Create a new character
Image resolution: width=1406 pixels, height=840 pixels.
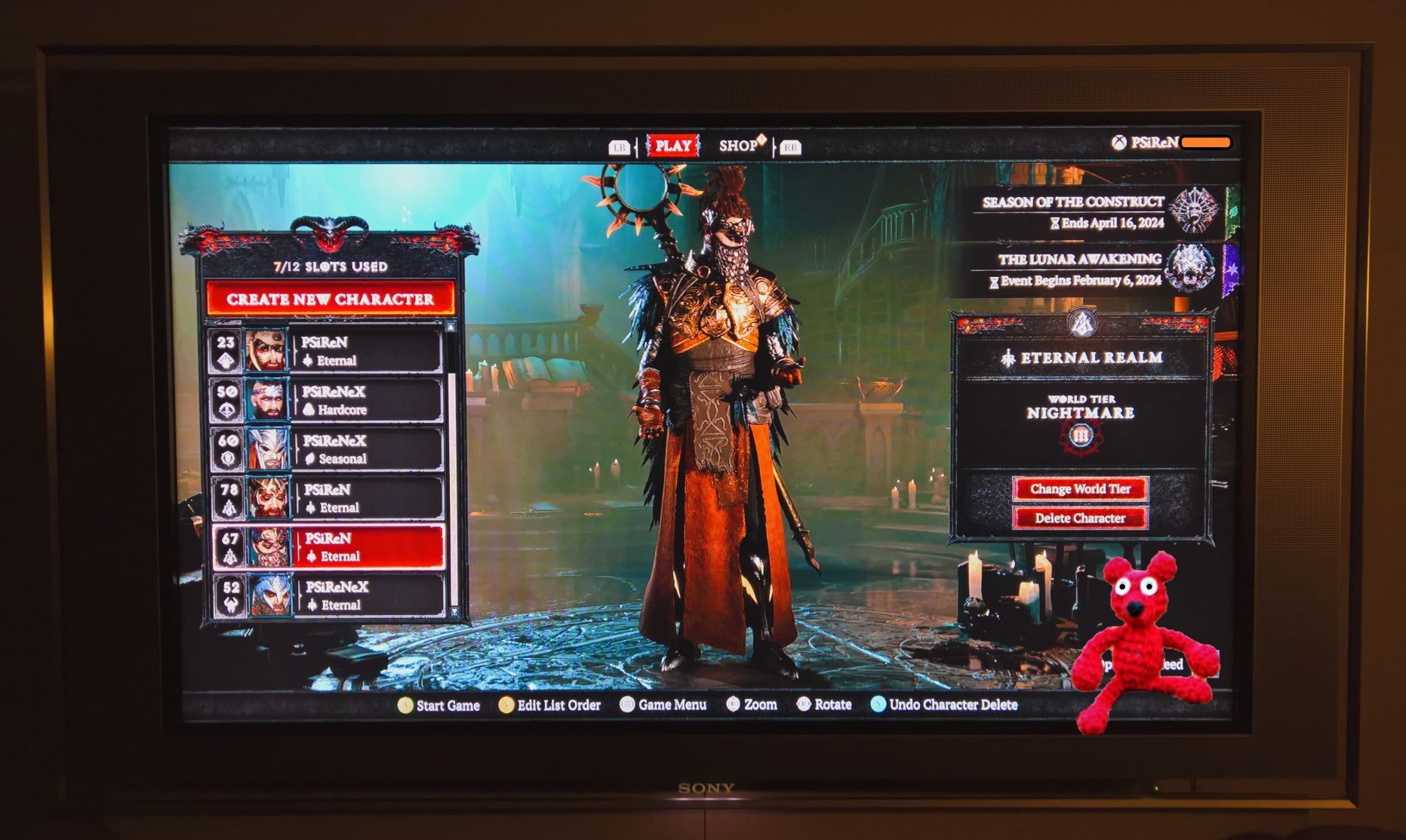(331, 299)
